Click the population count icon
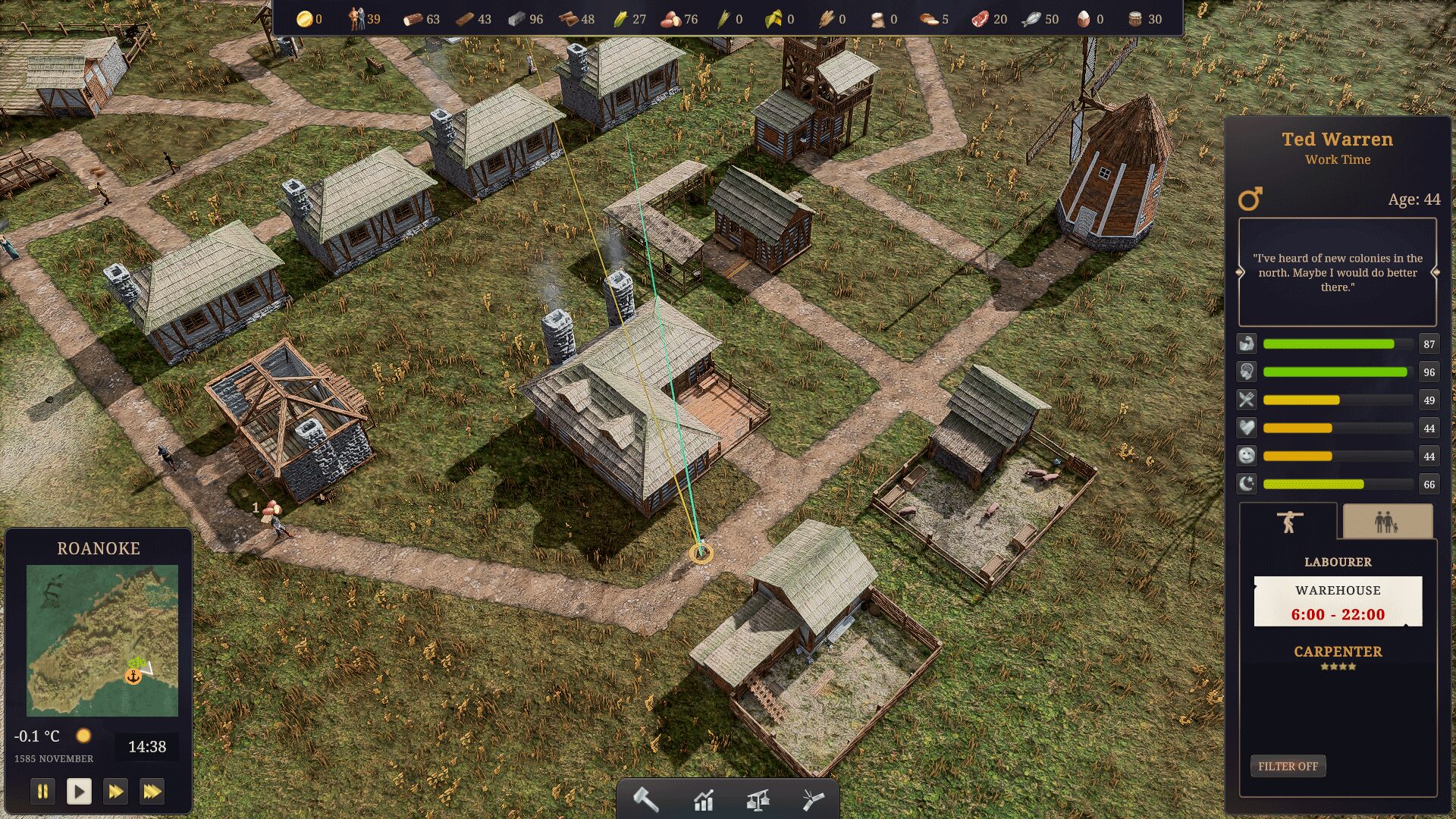 [x=356, y=19]
